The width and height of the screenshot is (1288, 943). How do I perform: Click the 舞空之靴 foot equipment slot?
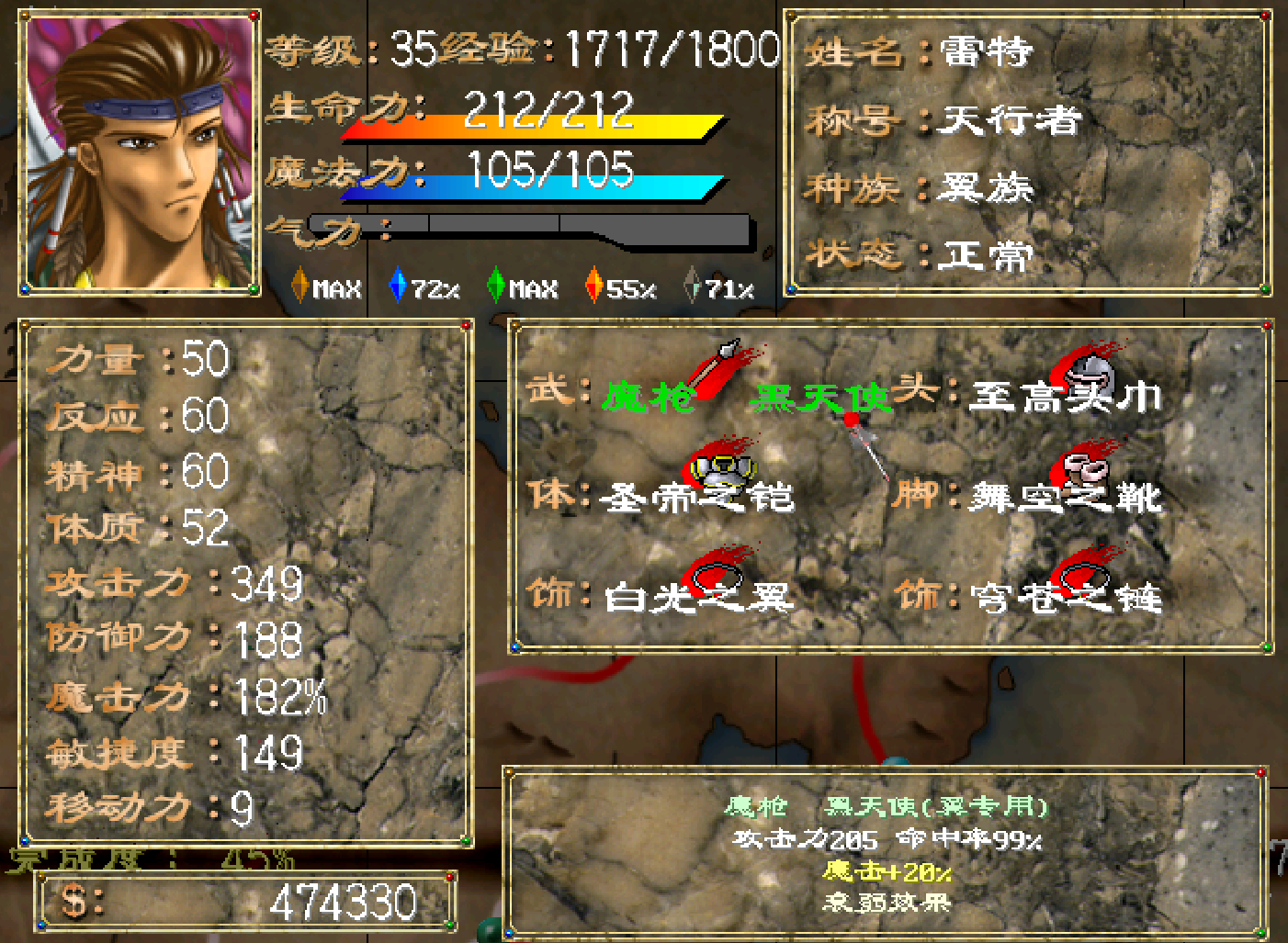pos(1064,496)
